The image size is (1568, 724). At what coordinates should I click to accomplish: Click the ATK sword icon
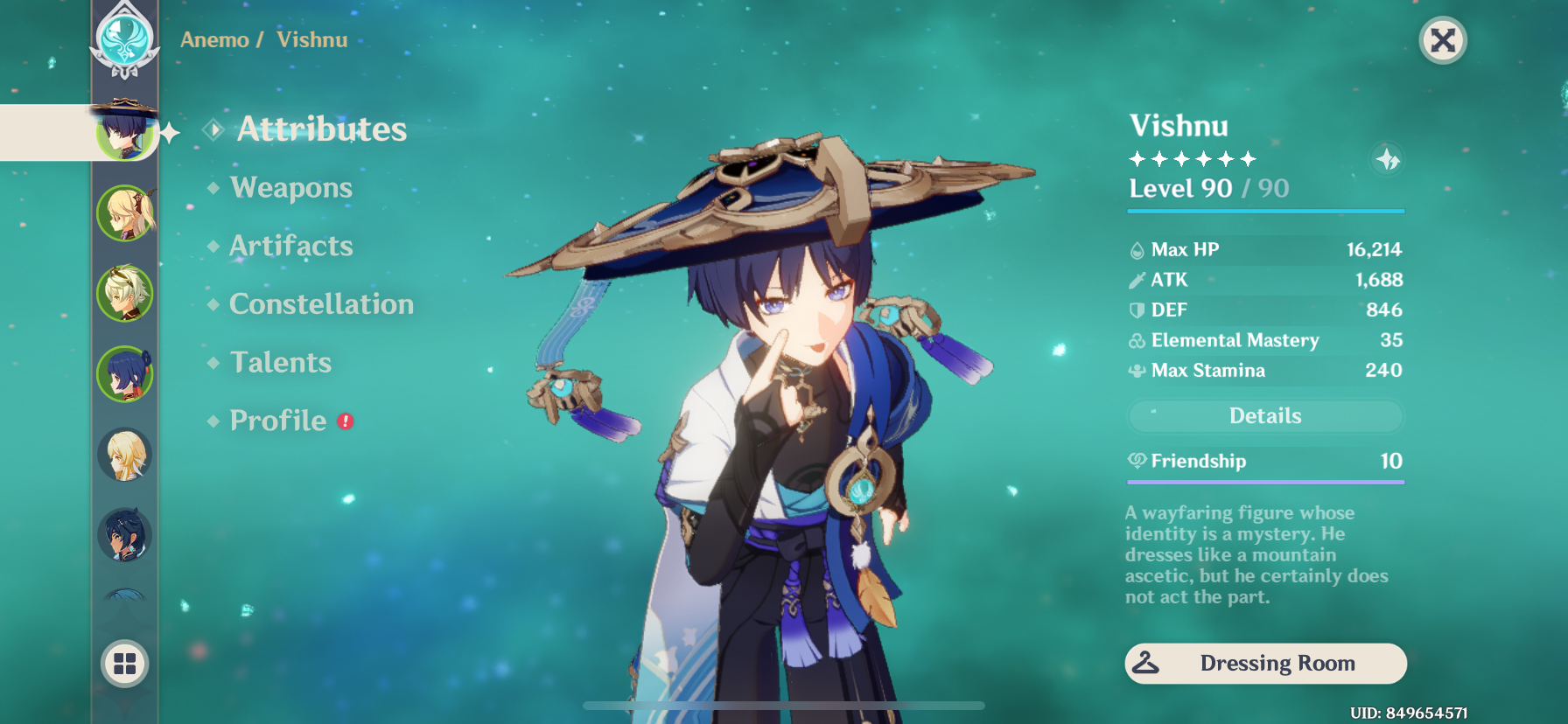[x=1137, y=280]
